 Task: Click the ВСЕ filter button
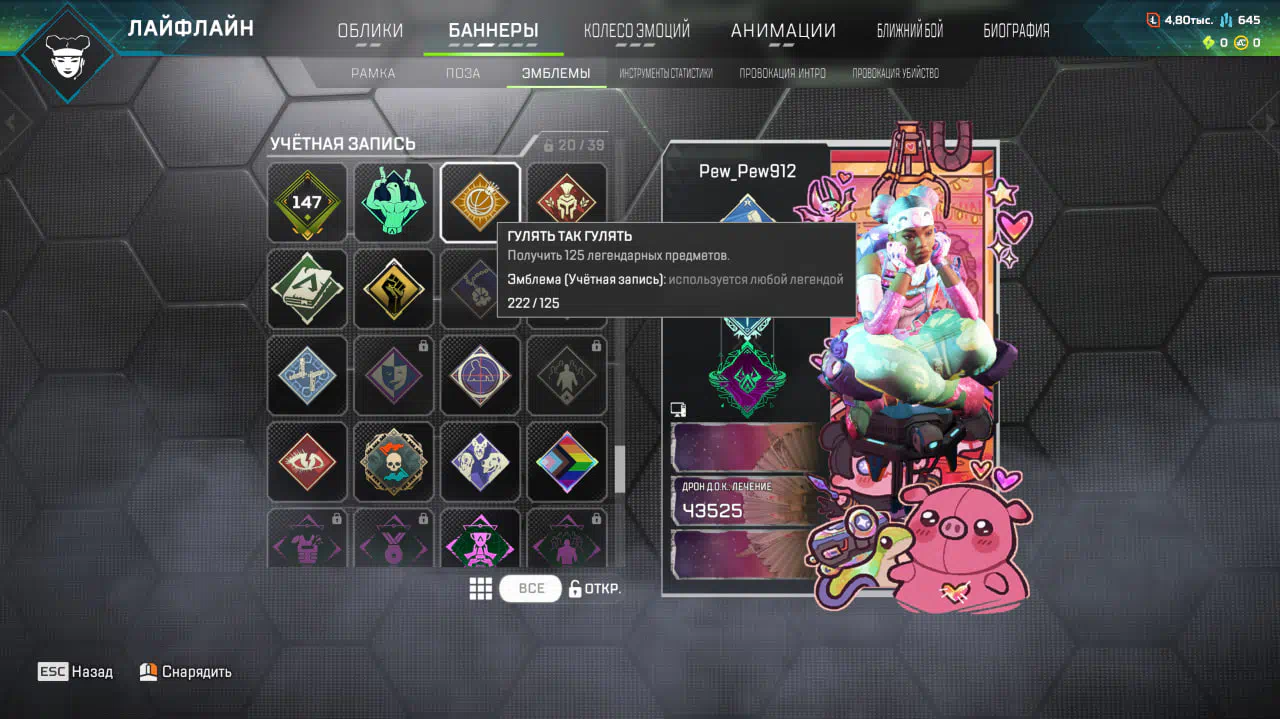[531, 588]
